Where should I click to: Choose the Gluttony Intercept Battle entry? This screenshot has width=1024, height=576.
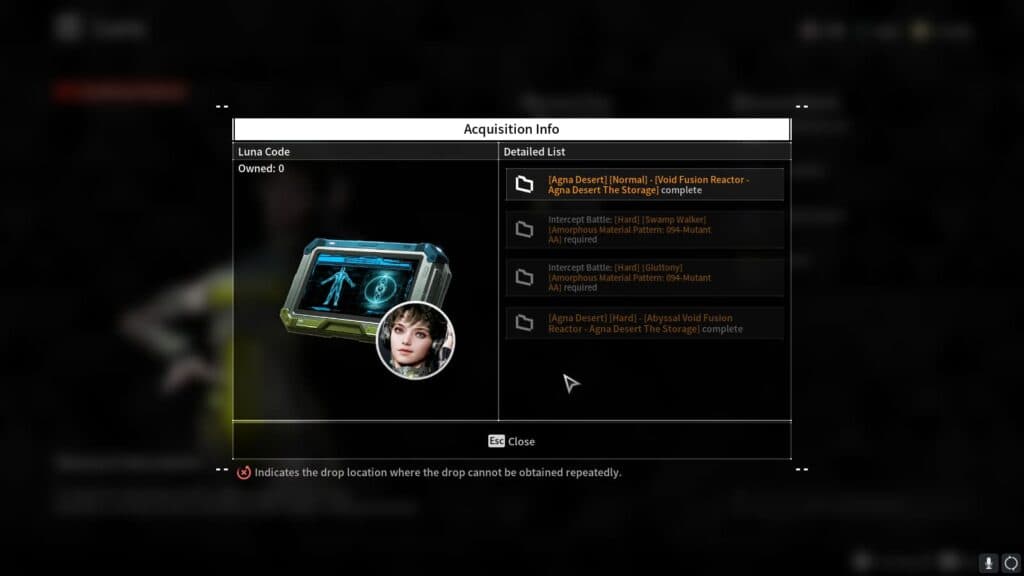click(644, 277)
